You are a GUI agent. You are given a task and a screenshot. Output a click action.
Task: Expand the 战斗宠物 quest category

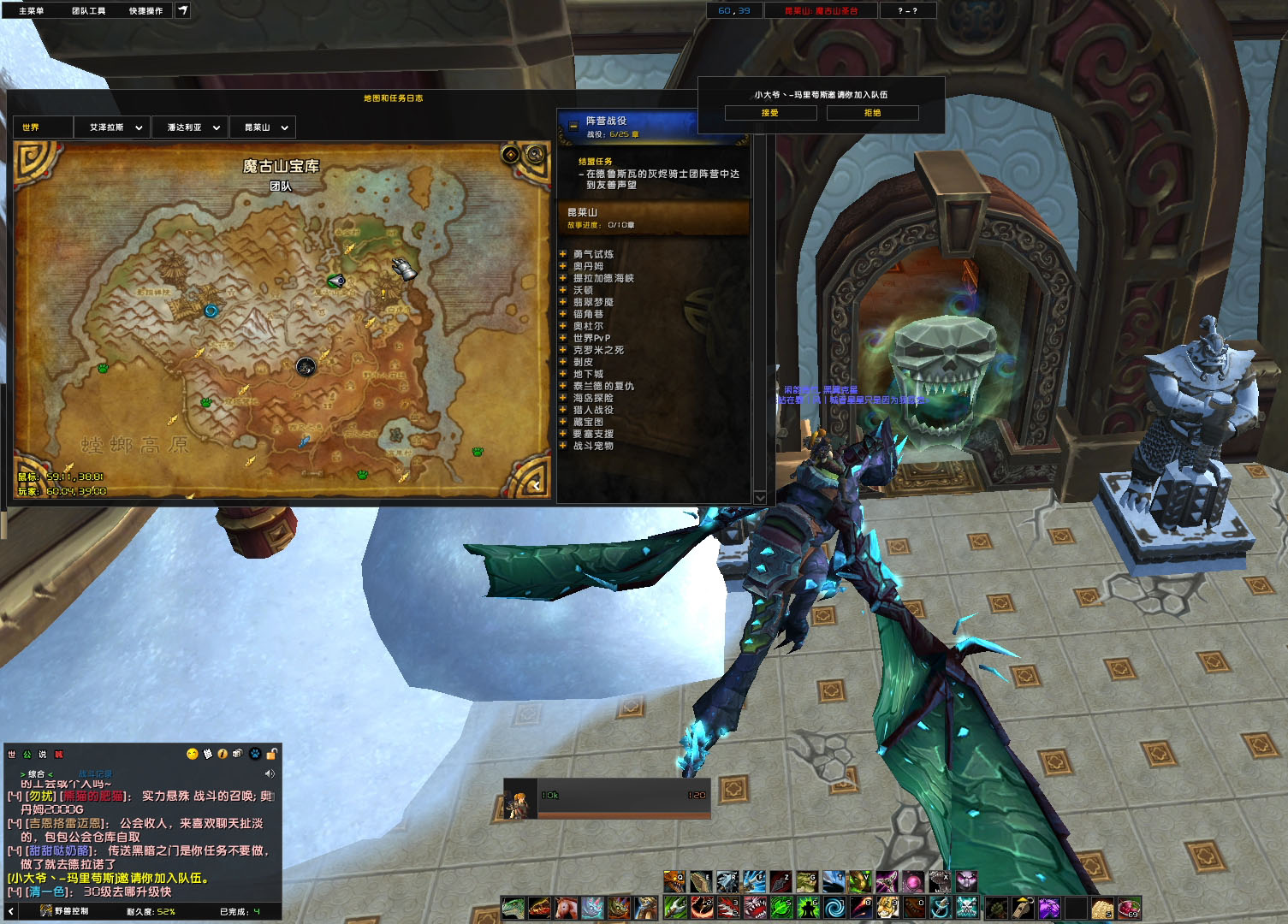[563, 446]
